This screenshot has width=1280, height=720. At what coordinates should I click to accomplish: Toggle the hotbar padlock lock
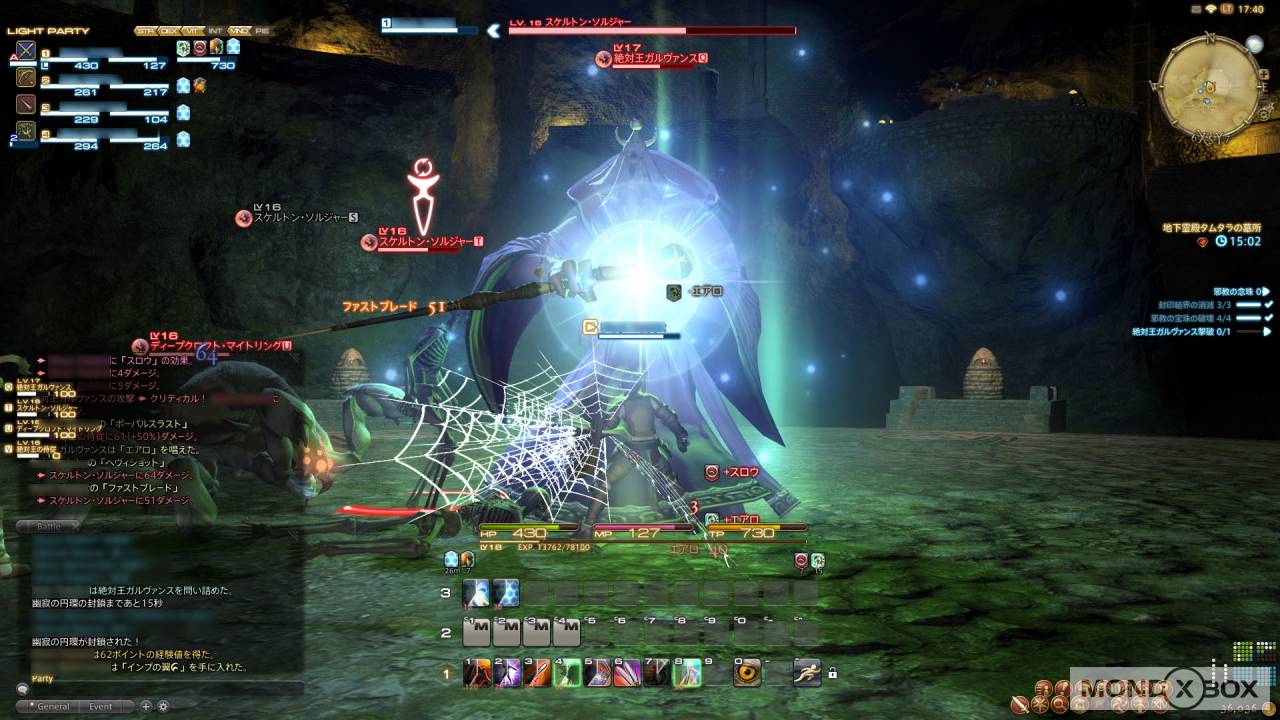pos(832,674)
